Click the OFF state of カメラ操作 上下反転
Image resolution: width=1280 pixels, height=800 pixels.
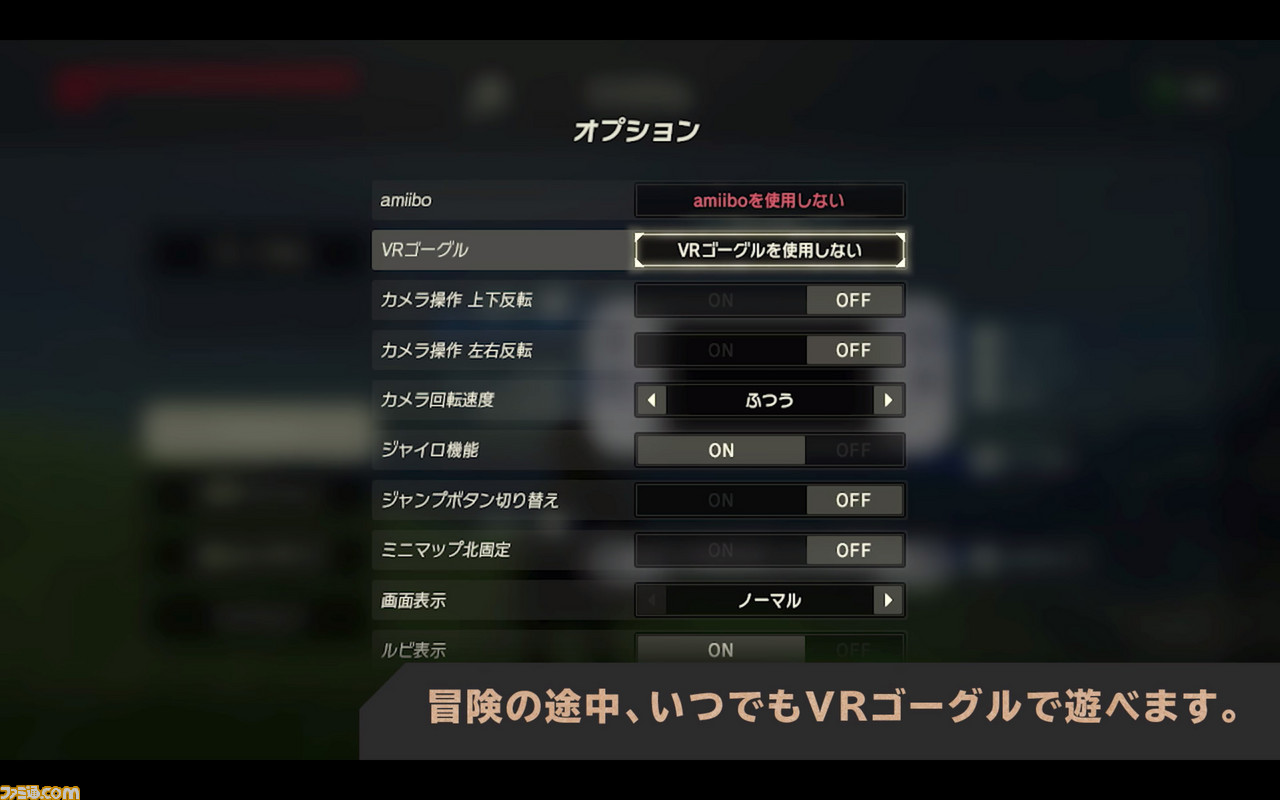coord(855,300)
